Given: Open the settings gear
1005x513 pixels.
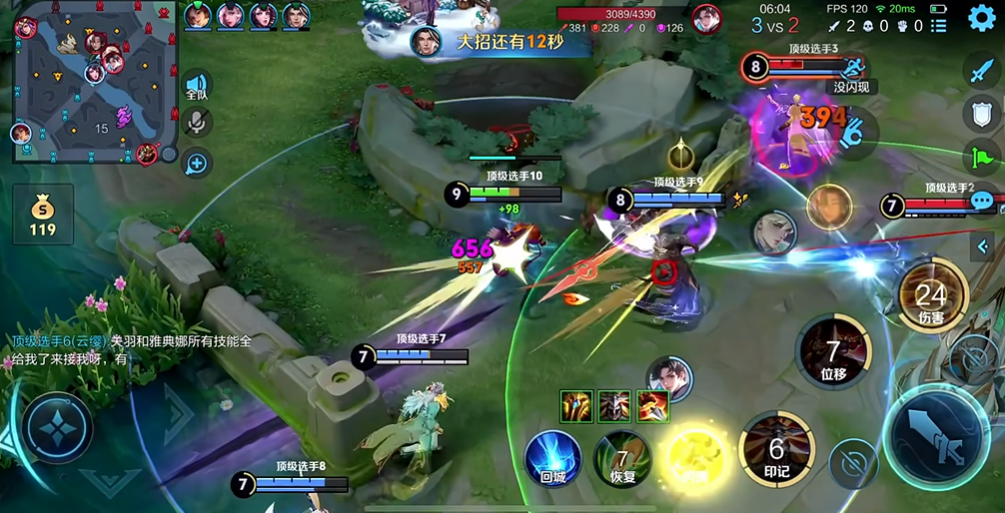Looking at the screenshot, I should (982, 17).
